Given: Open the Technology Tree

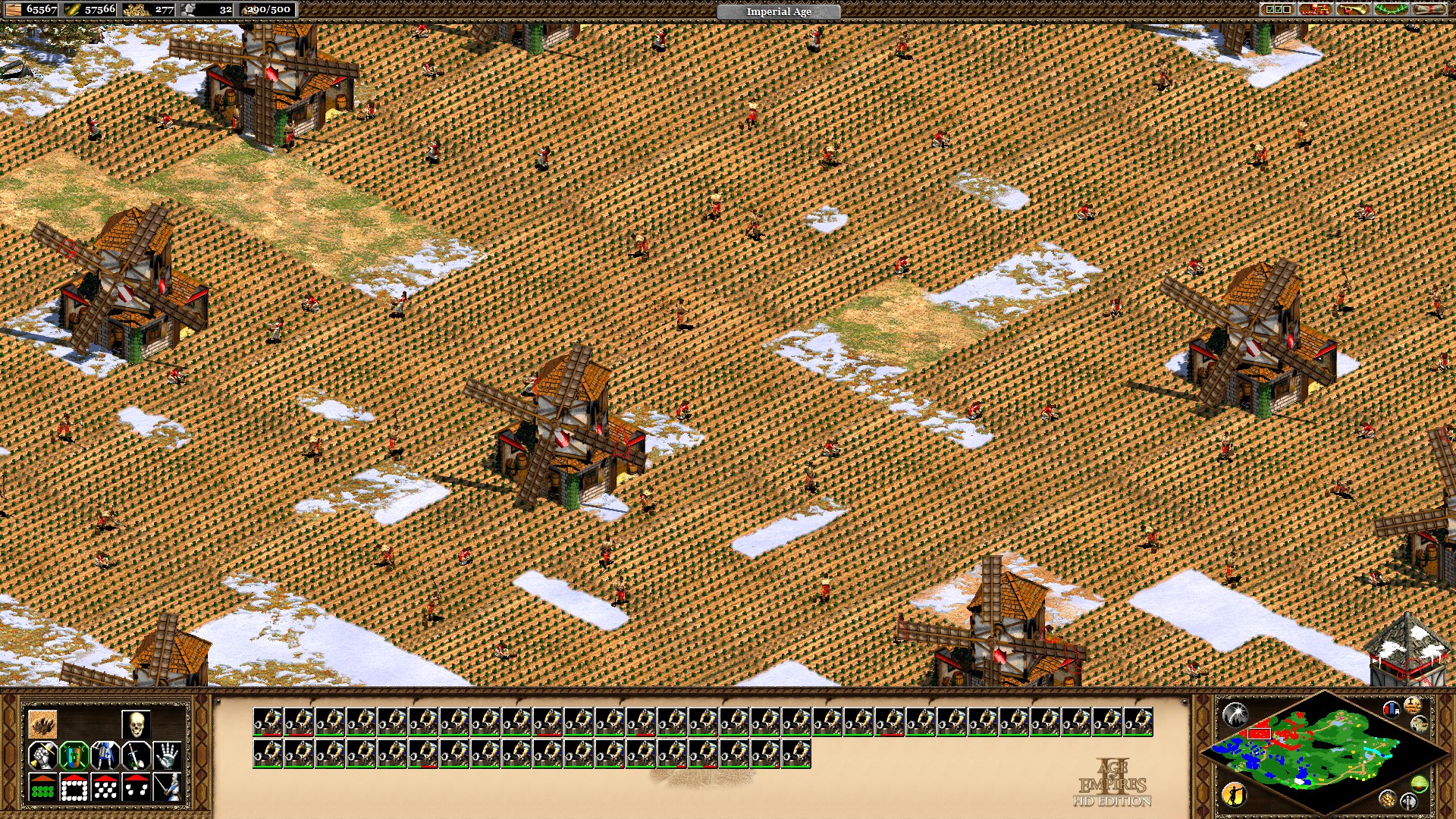Looking at the screenshot, I should point(1315,11).
